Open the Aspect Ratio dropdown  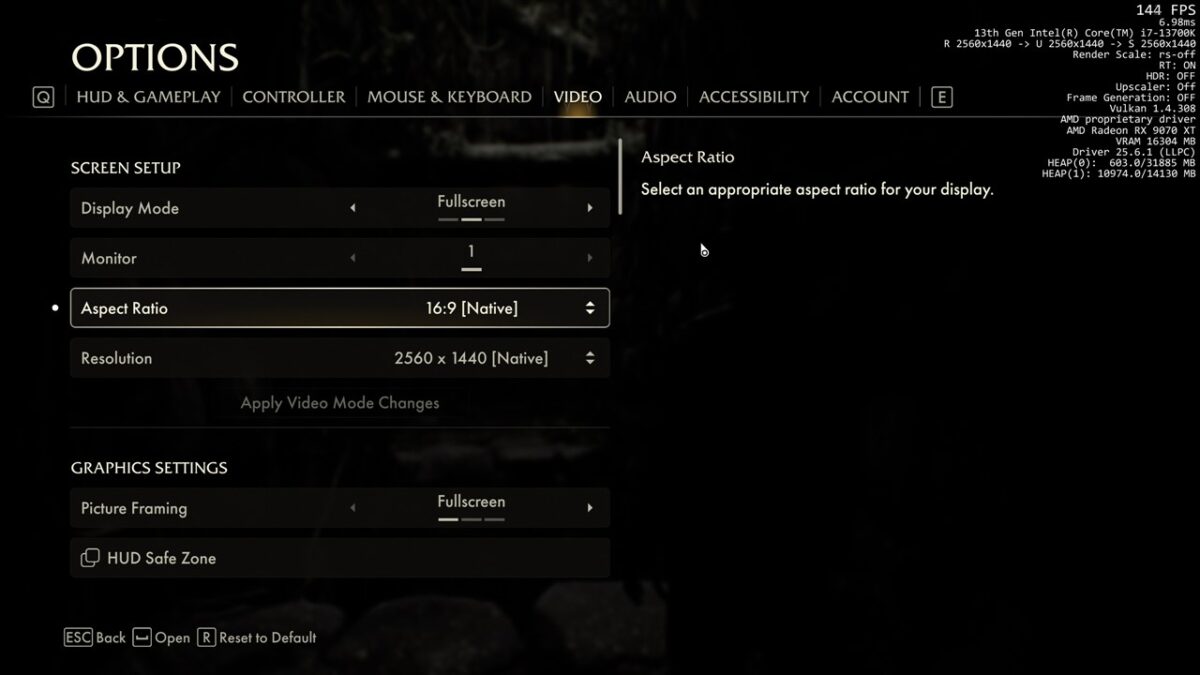[x=340, y=308]
